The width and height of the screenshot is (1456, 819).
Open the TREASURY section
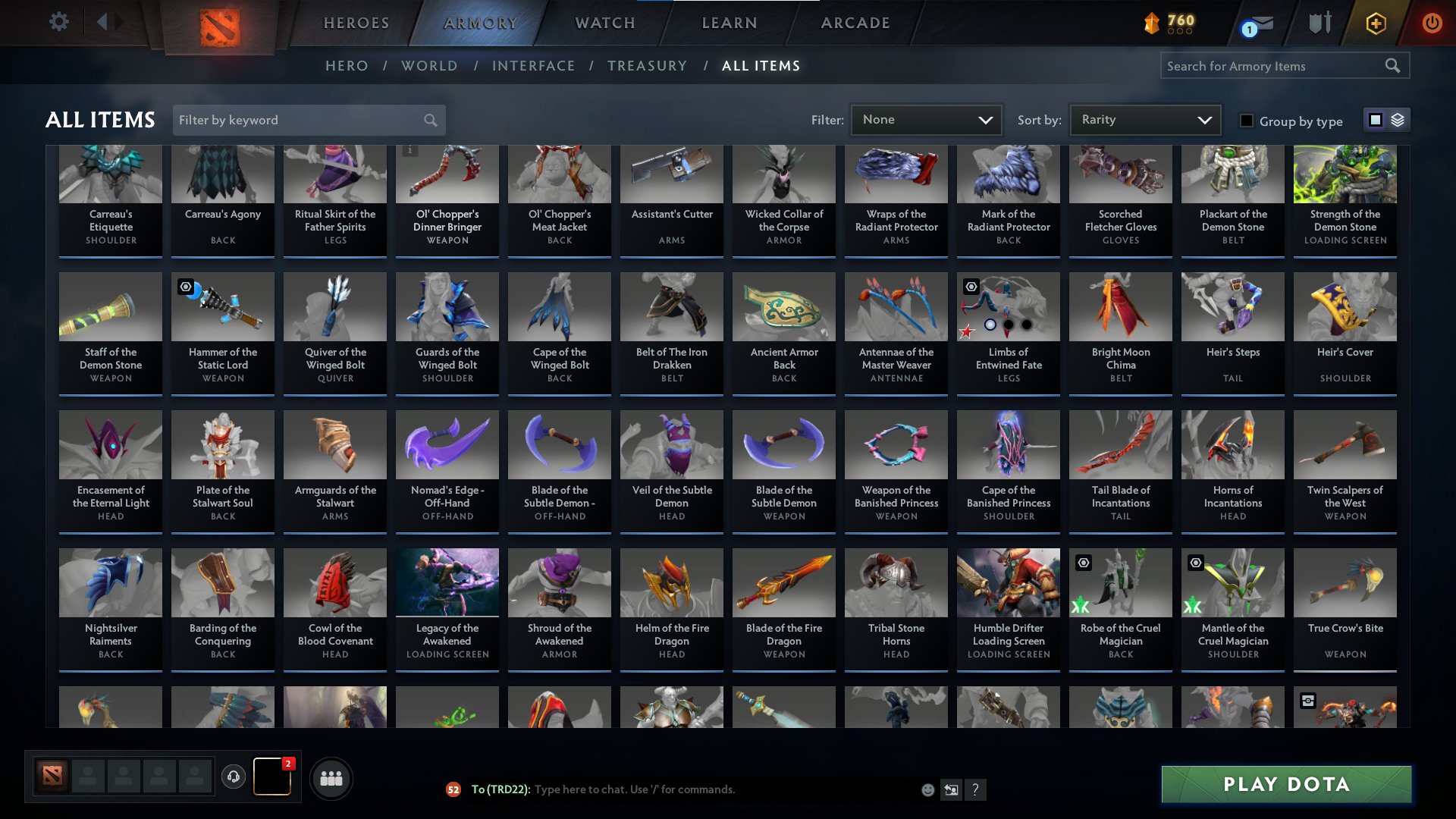(647, 65)
